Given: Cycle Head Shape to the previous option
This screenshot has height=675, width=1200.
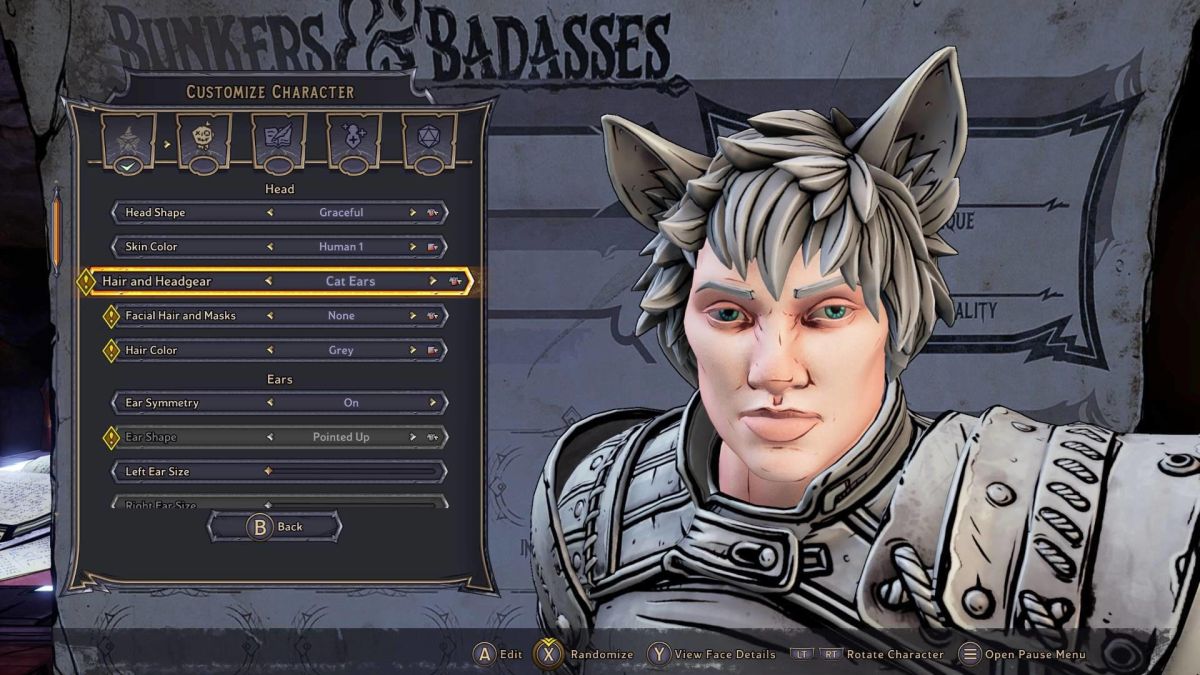Looking at the screenshot, I should pos(270,213).
